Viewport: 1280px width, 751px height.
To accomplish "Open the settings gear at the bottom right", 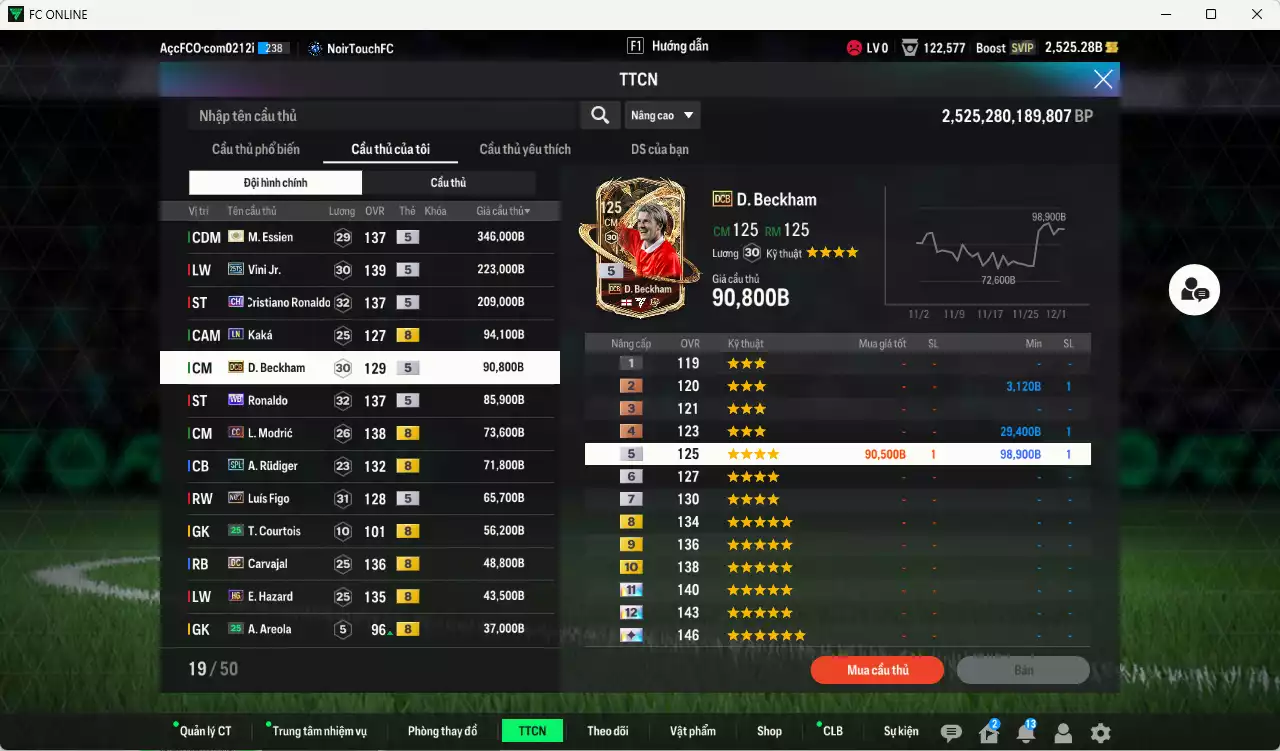I will coord(1100,732).
